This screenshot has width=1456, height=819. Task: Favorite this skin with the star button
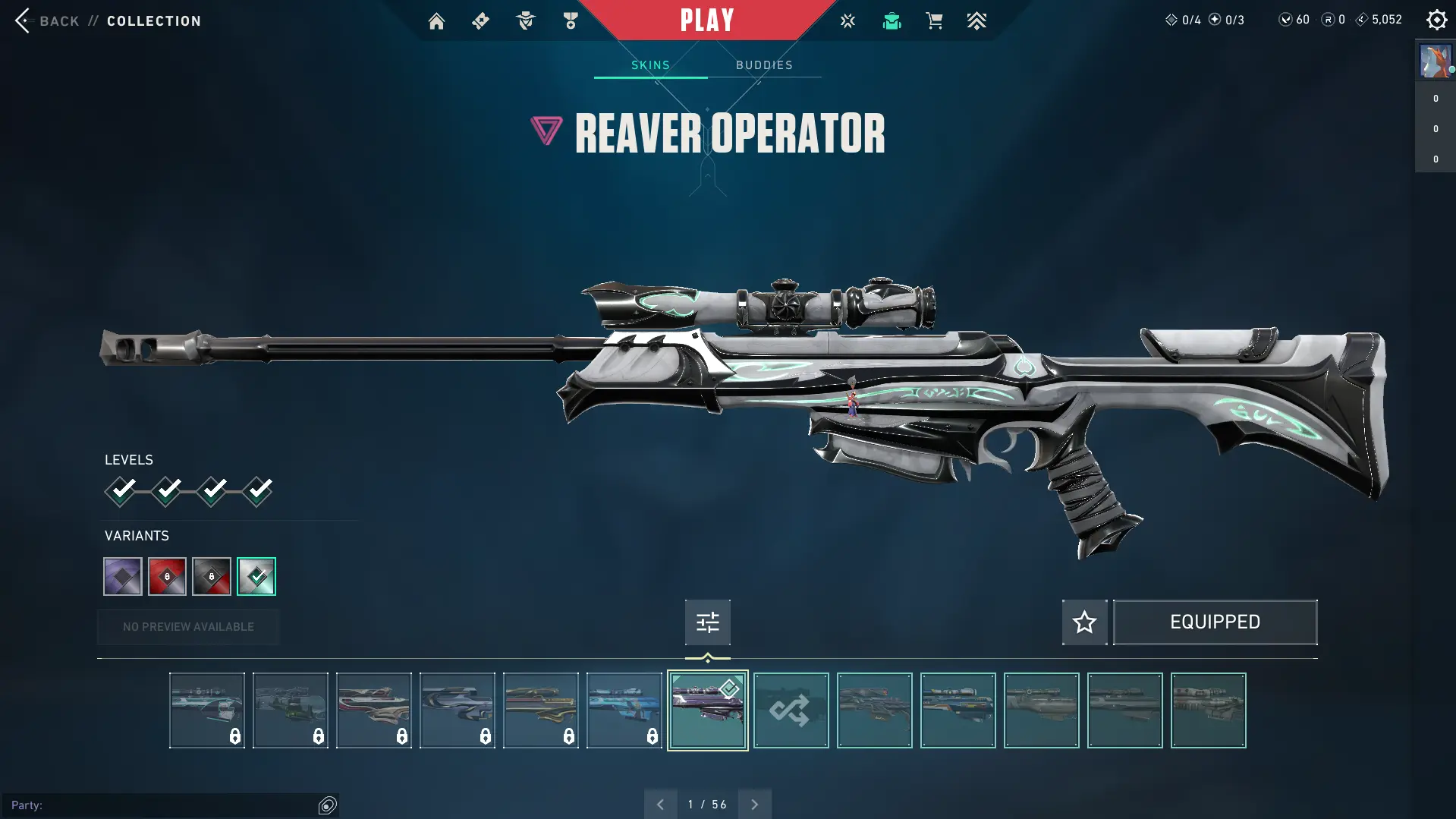click(x=1084, y=622)
